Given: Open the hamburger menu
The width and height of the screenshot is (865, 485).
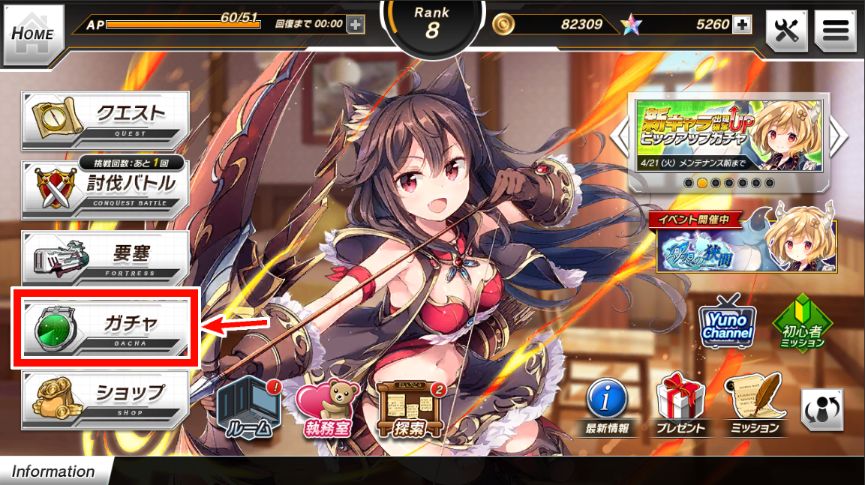Looking at the screenshot, I should pyautogui.click(x=834, y=31).
